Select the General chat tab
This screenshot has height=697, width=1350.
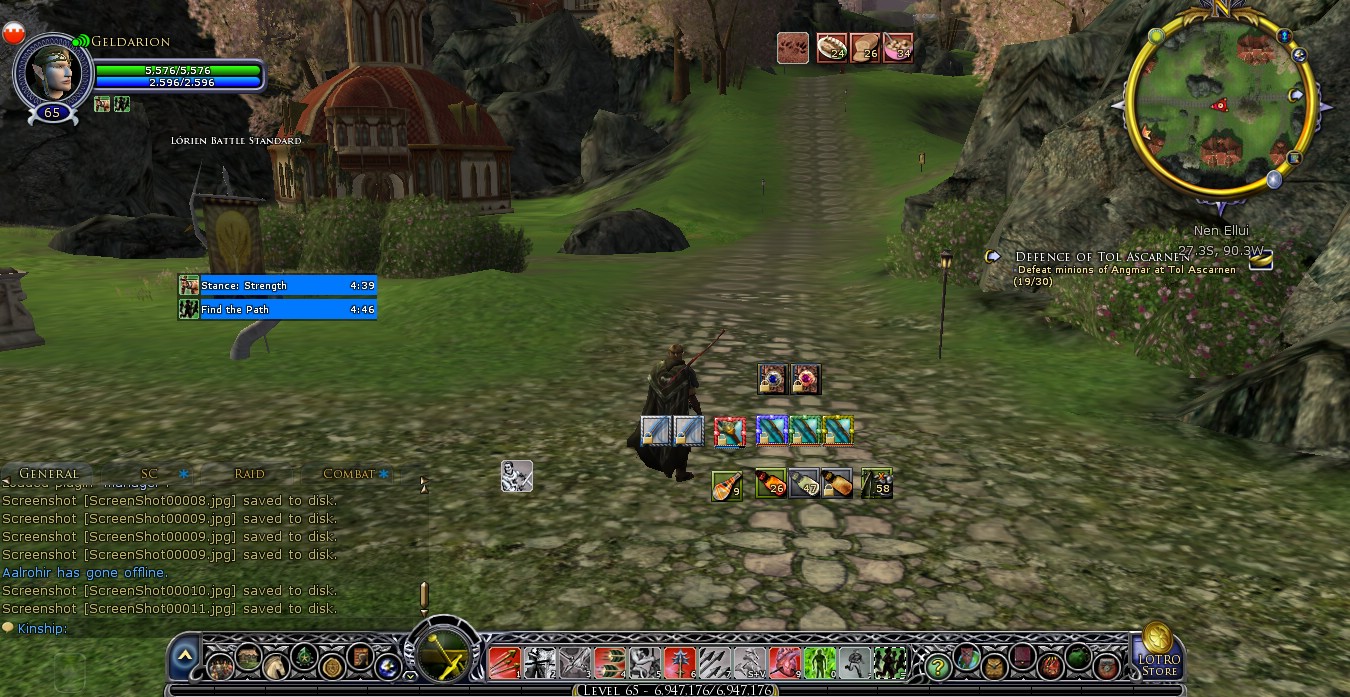point(48,474)
